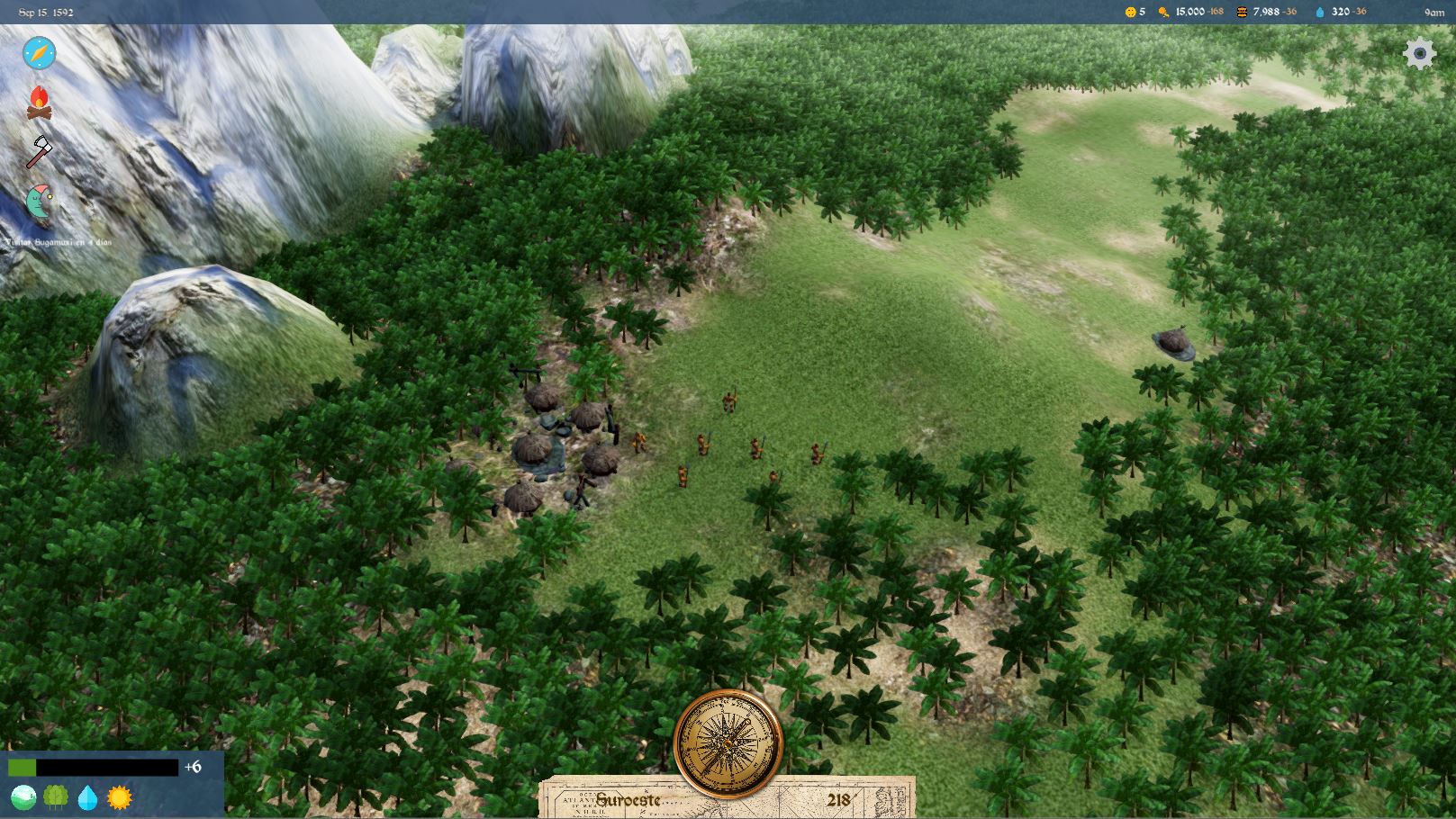Open the blue compass navigation icon

(x=40, y=53)
